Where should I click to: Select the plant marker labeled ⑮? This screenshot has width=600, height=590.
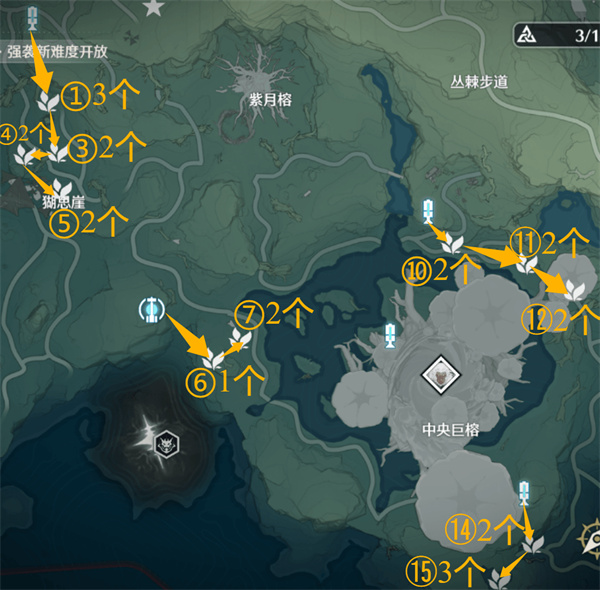pos(501,577)
